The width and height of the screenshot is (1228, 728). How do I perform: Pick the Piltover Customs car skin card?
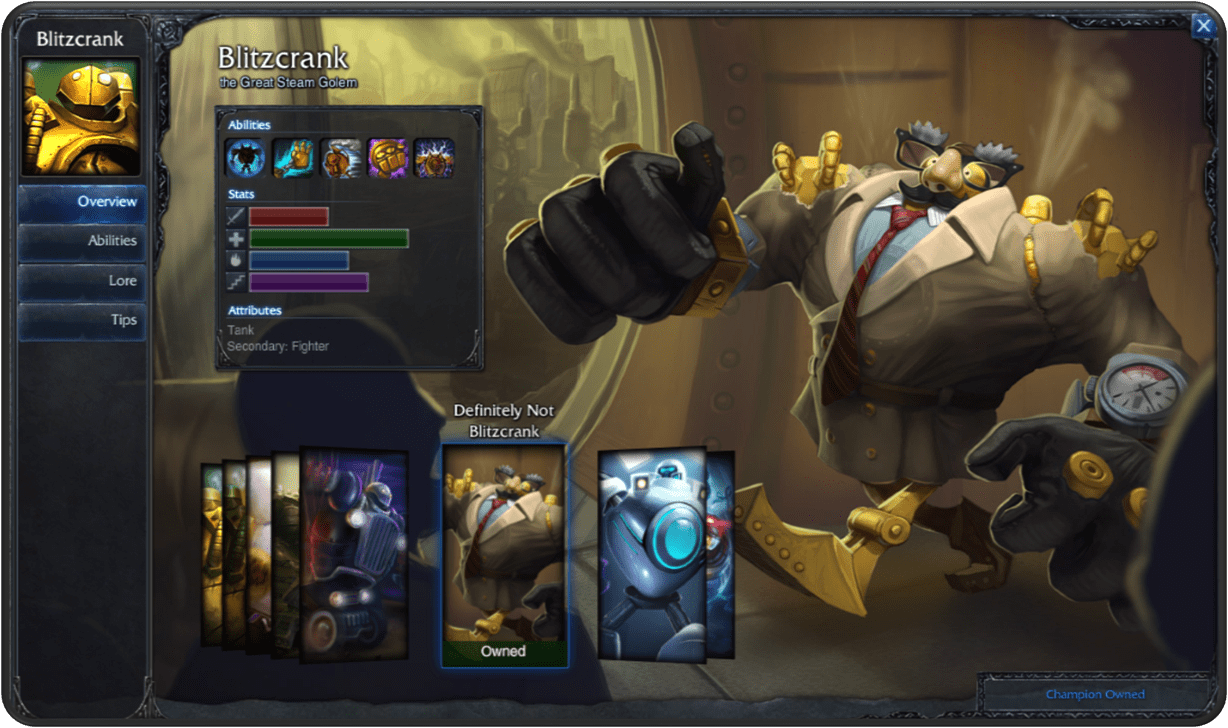354,555
